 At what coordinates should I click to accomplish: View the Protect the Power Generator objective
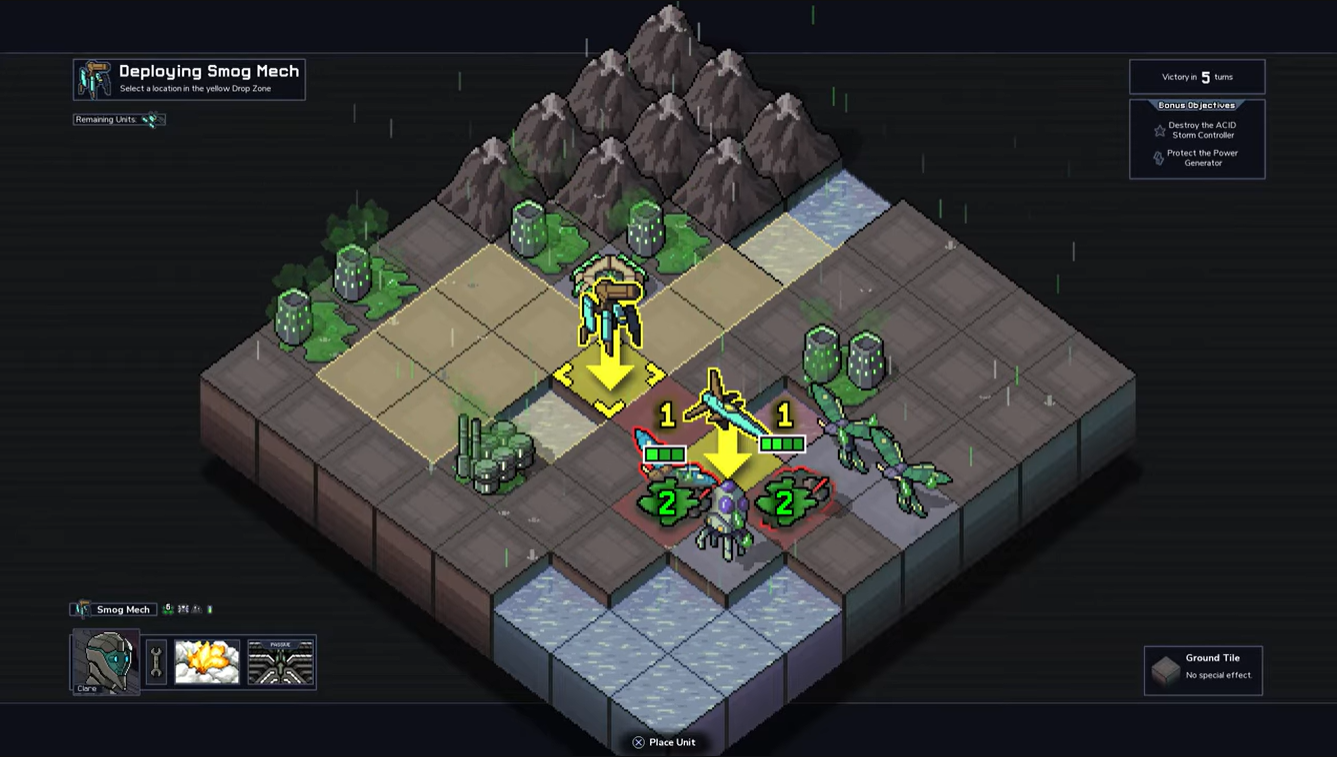click(x=1198, y=158)
